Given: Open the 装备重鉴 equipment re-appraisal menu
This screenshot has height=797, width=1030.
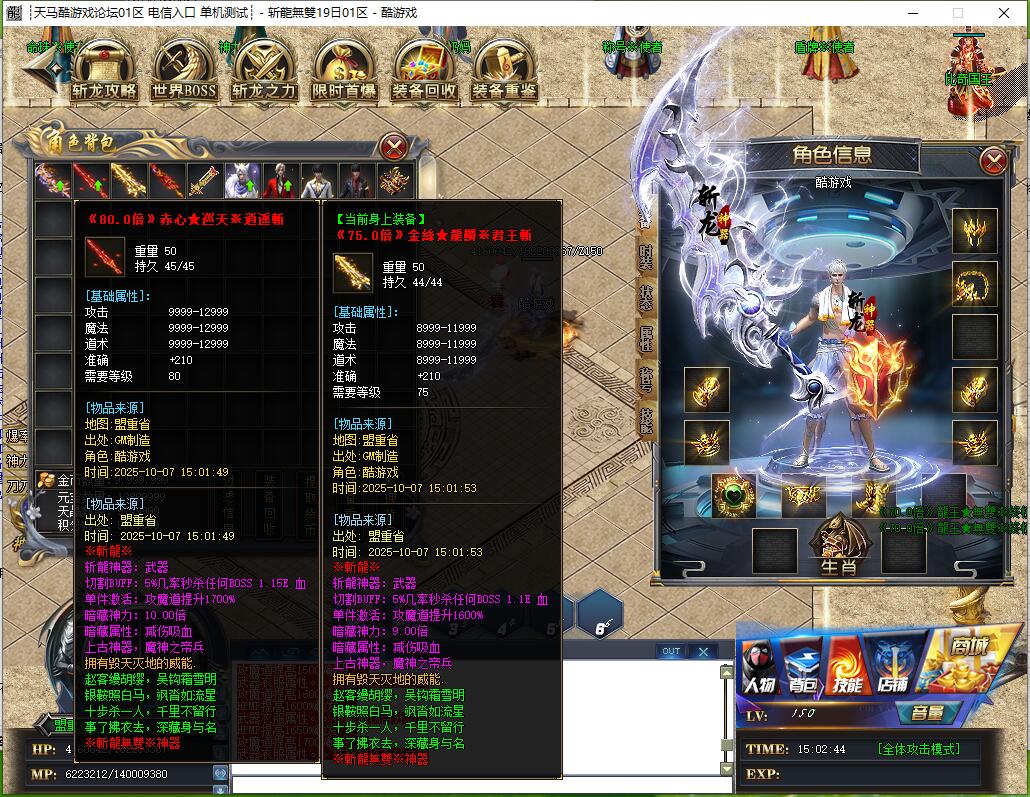Looking at the screenshot, I should [x=504, y=72].
